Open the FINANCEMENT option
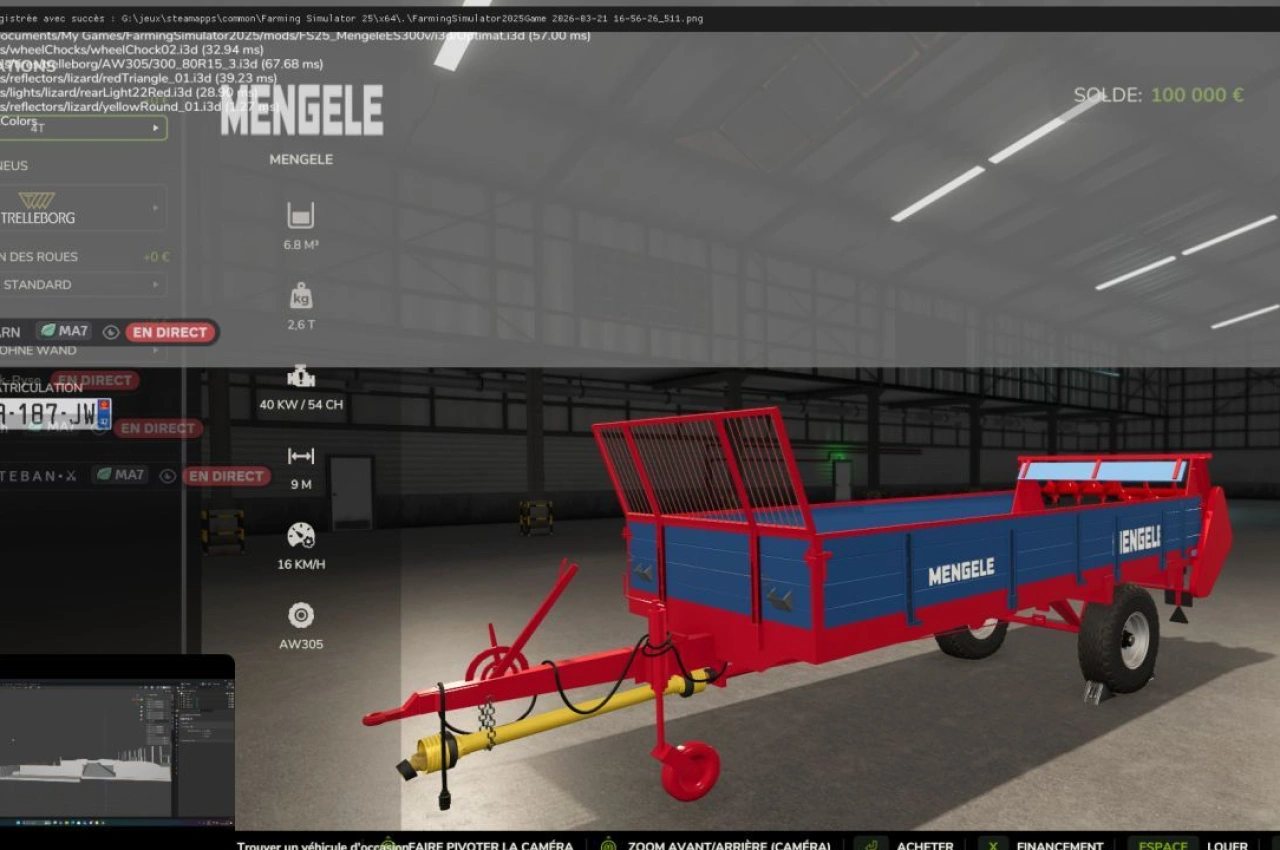1280x850 pixels. 1059,845
